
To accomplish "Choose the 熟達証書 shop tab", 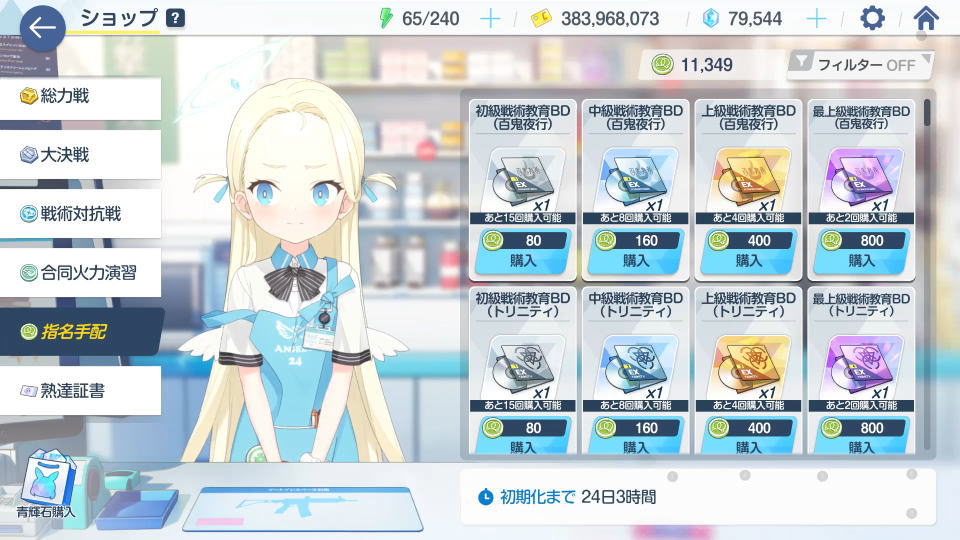I will tap(80, 390).
